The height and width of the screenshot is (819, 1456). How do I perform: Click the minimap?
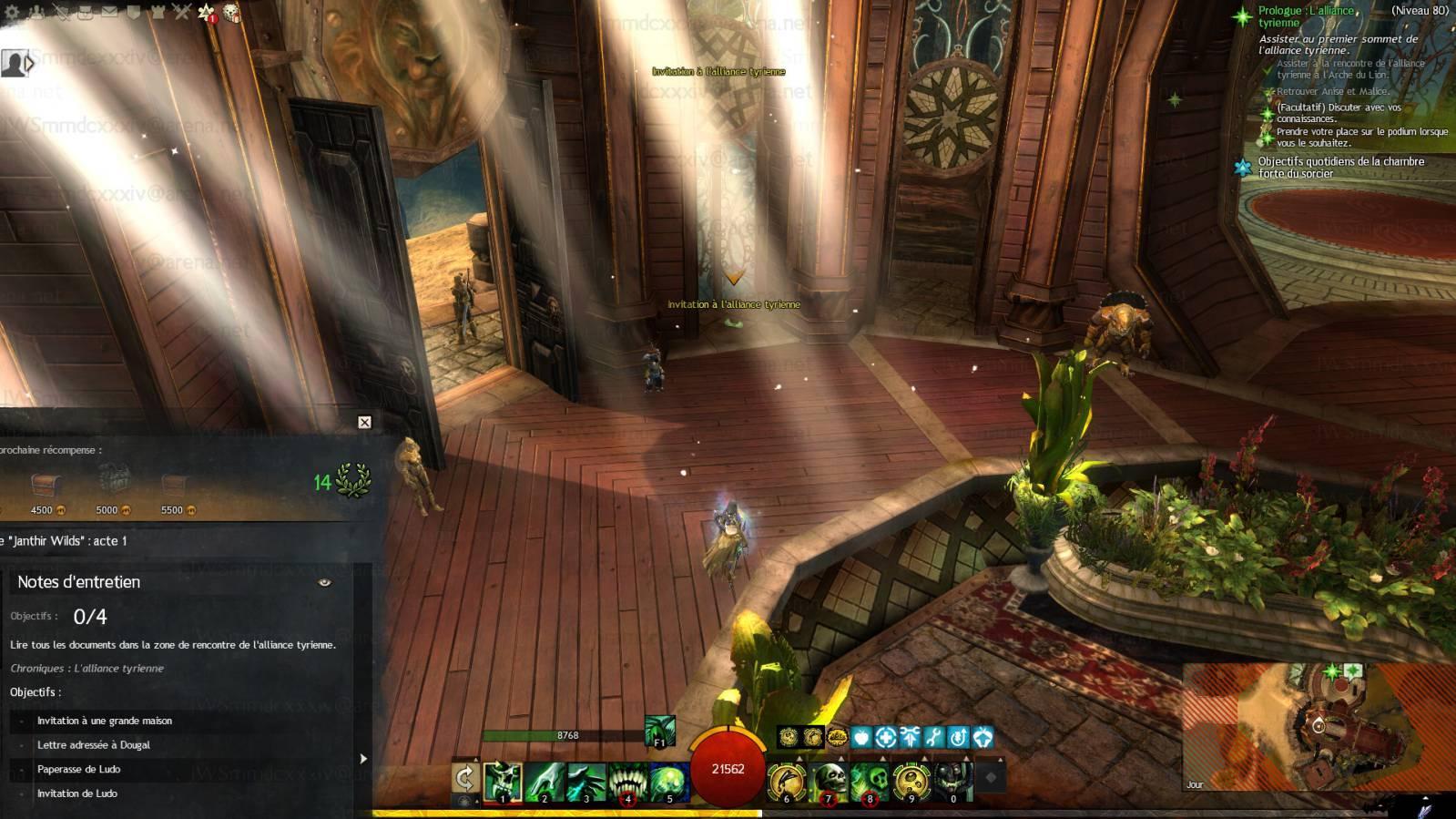1319,727
